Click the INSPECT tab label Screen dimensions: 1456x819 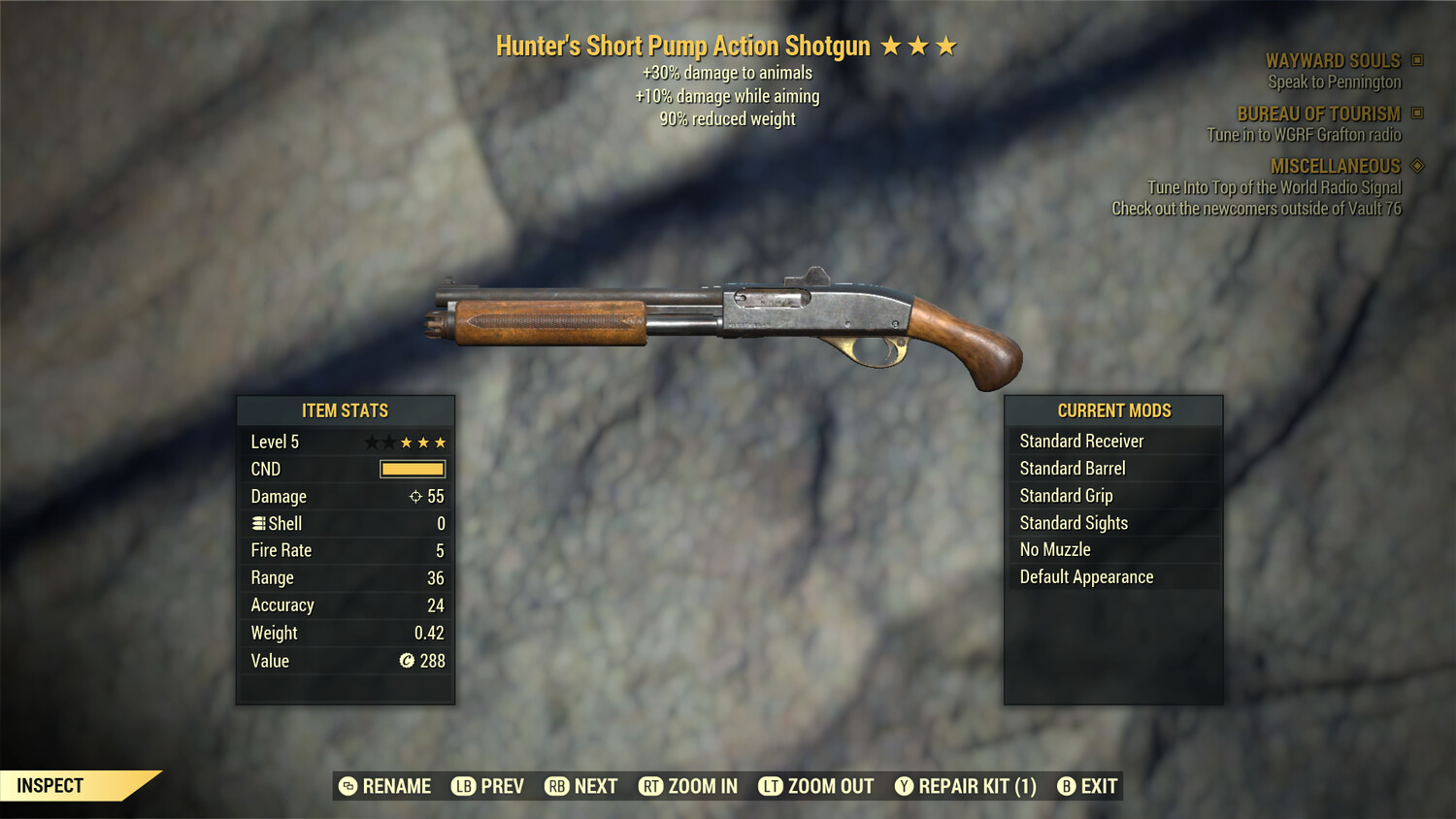(x=50, y=785)
